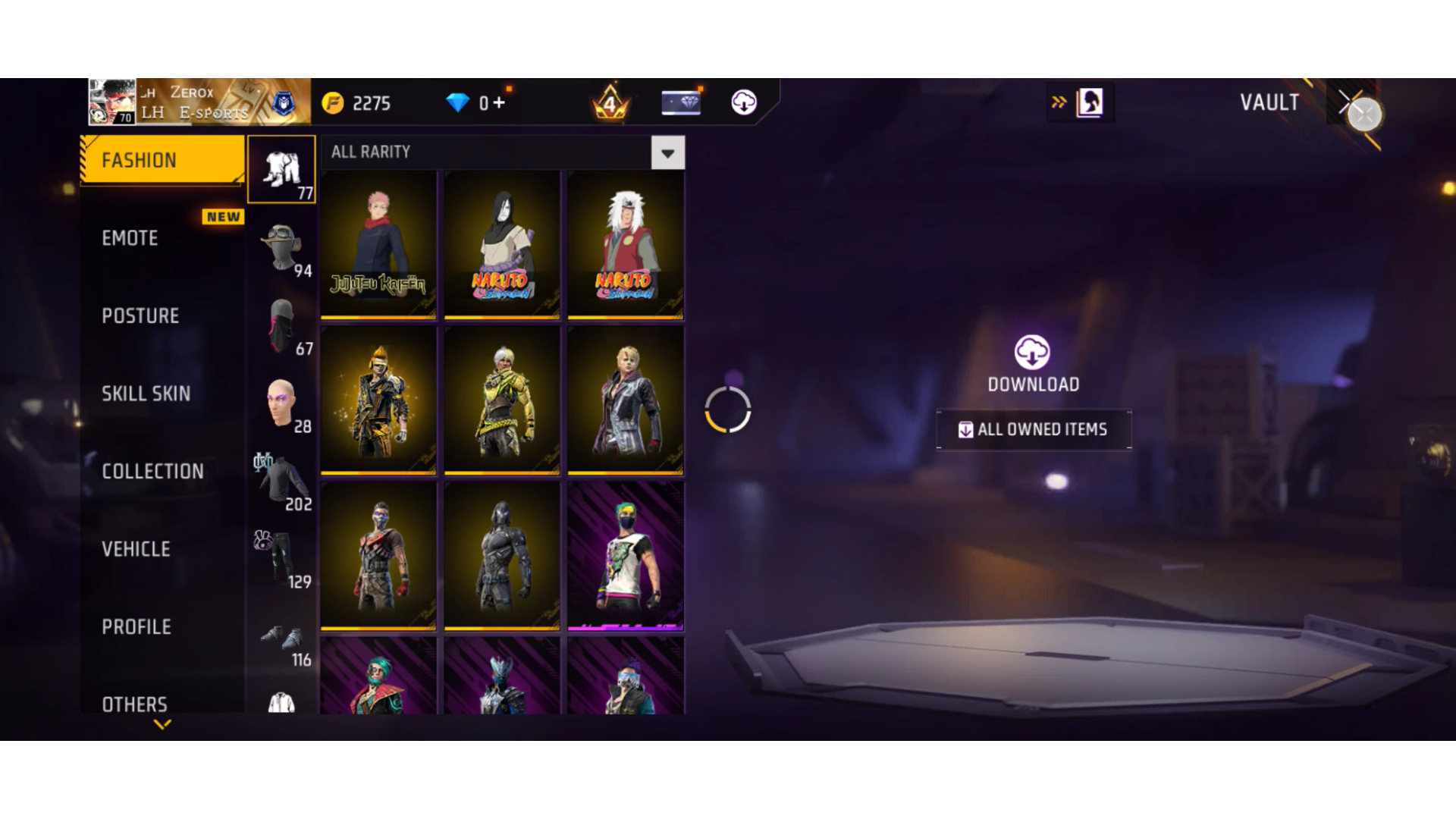Select the green-haired white t-shirt outfit
This screenshot has width=1456, height=819.
pyautogui.click(x=626, y=556)
